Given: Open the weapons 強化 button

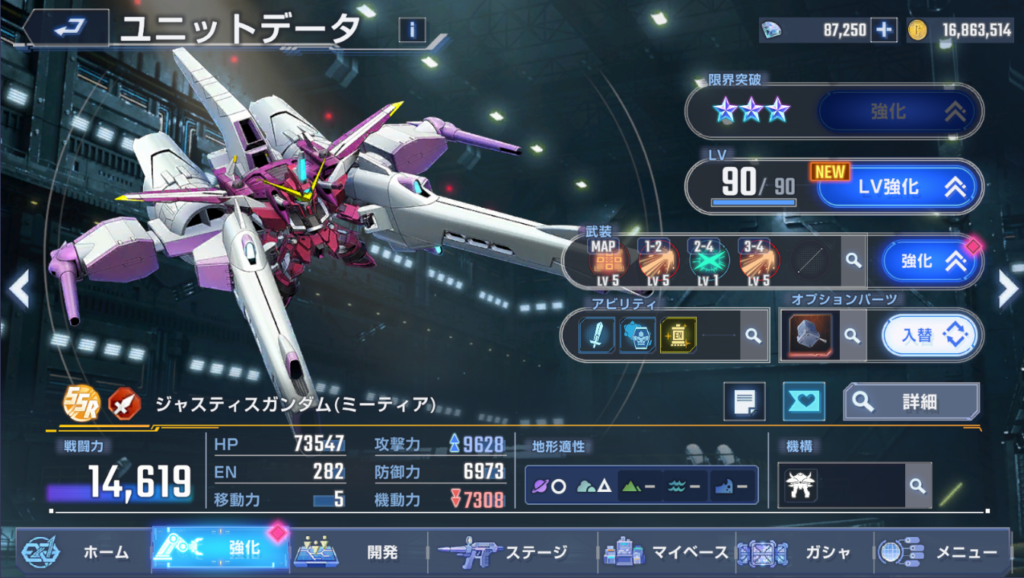Looking at the screenshot, I should [931, 261].
